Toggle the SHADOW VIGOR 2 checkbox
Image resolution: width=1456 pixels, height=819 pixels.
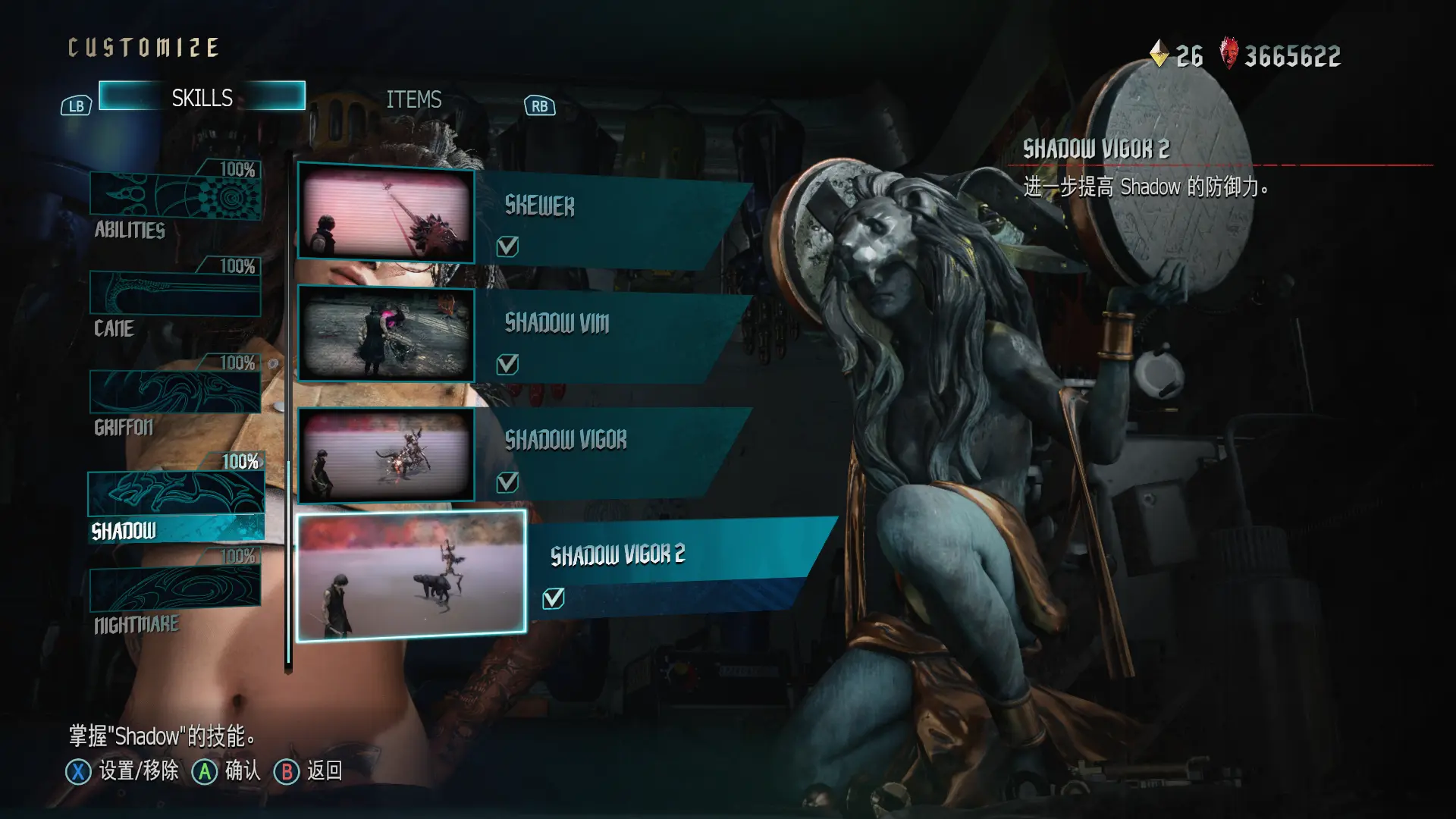point(554,598)
